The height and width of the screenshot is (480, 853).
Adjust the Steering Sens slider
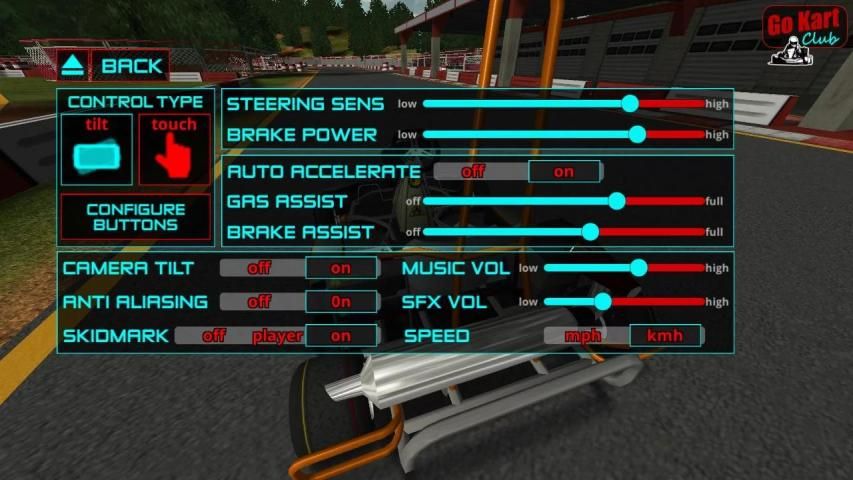[x=630, y=103]
